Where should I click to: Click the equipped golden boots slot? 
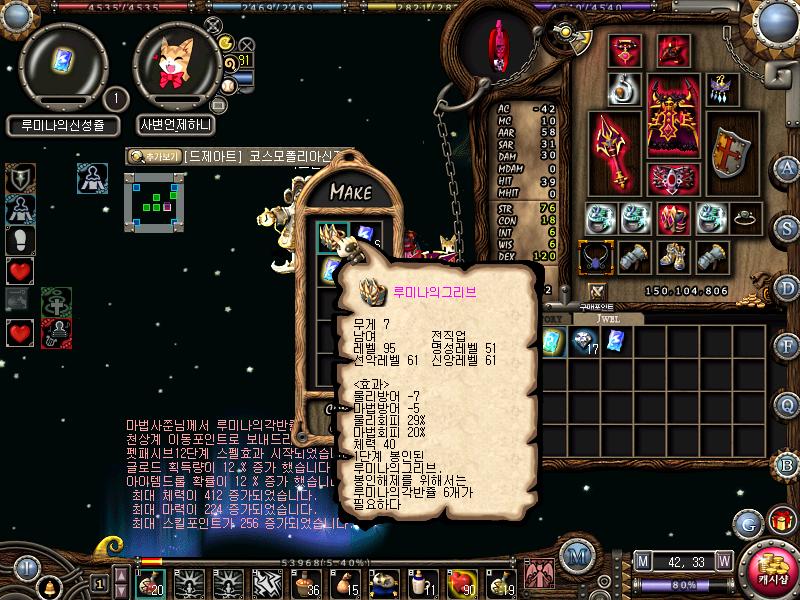(675, 257)
